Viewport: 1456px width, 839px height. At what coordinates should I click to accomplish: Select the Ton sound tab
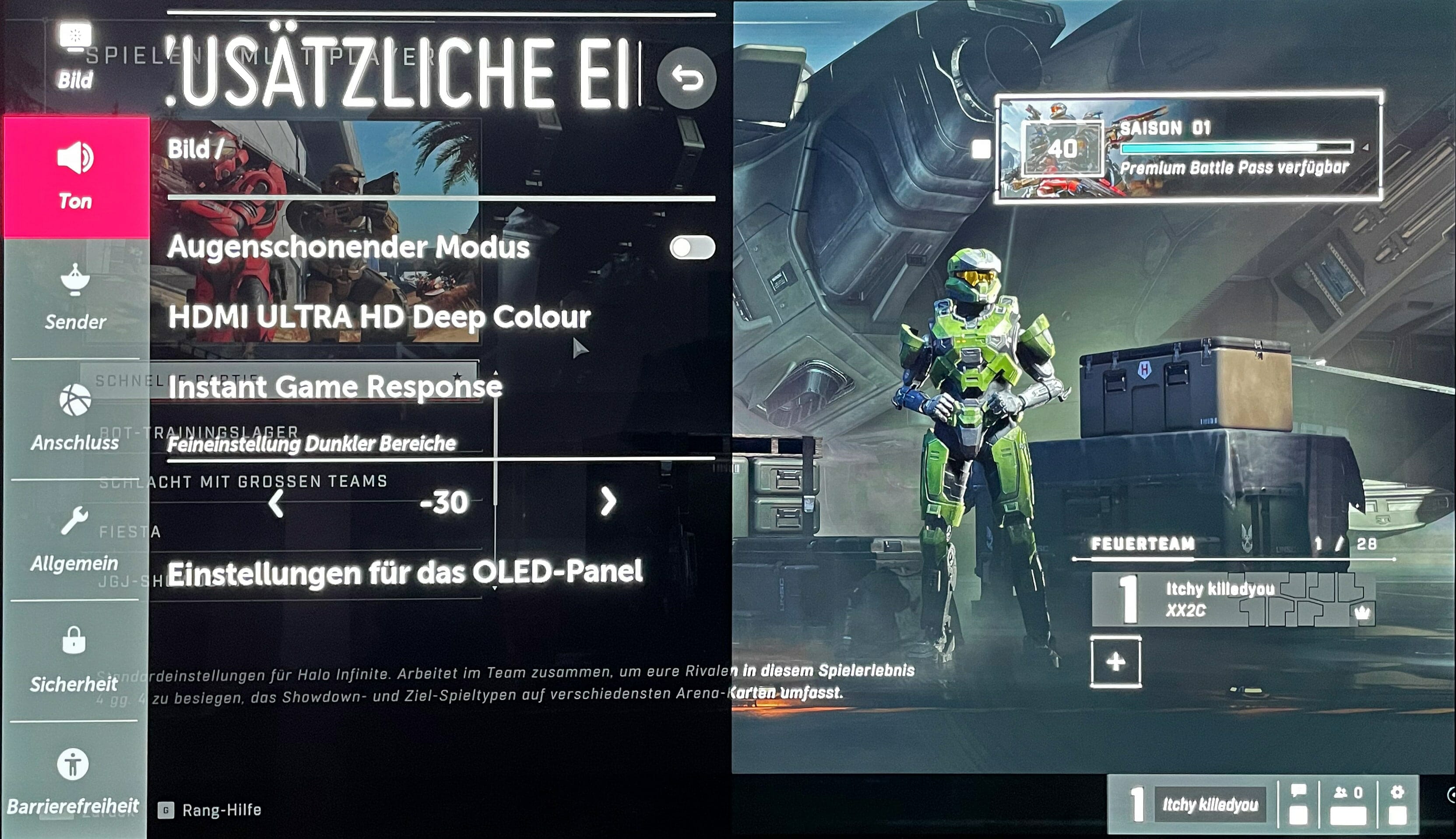click(75, 176)
